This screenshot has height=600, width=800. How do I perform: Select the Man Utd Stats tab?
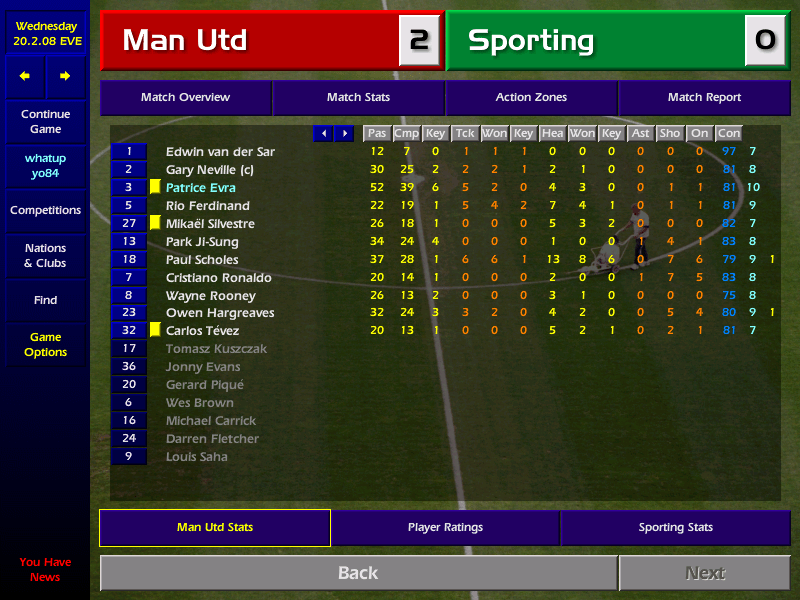(x=215, y=527)
